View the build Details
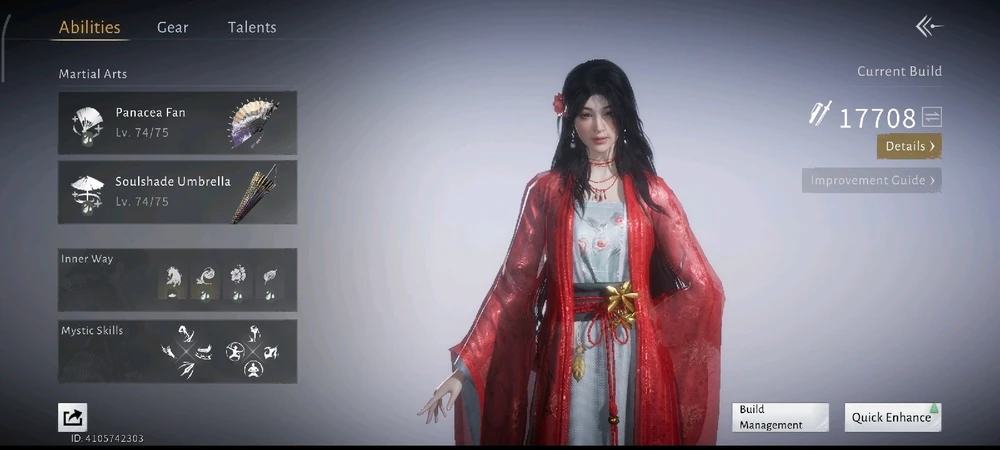This screenshot has width=1000, height=450. tap(909, 147)
